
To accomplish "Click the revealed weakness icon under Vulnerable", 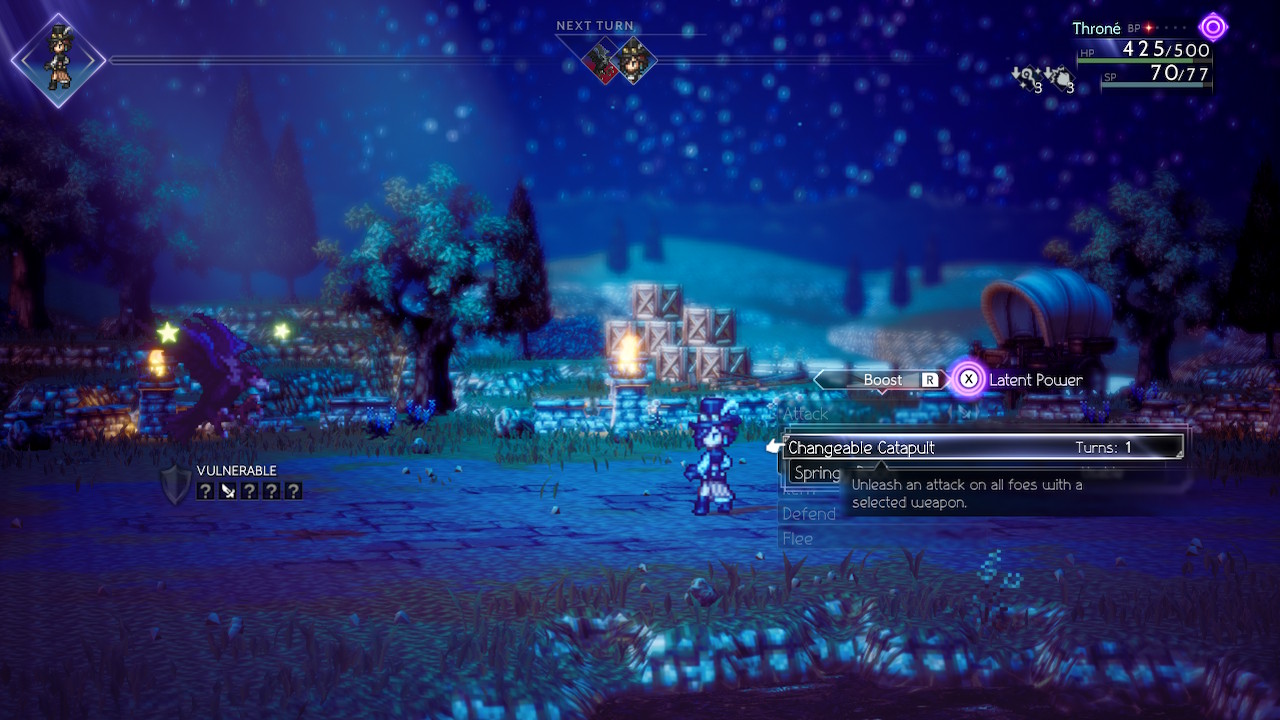I will click(x=228, y=491).
